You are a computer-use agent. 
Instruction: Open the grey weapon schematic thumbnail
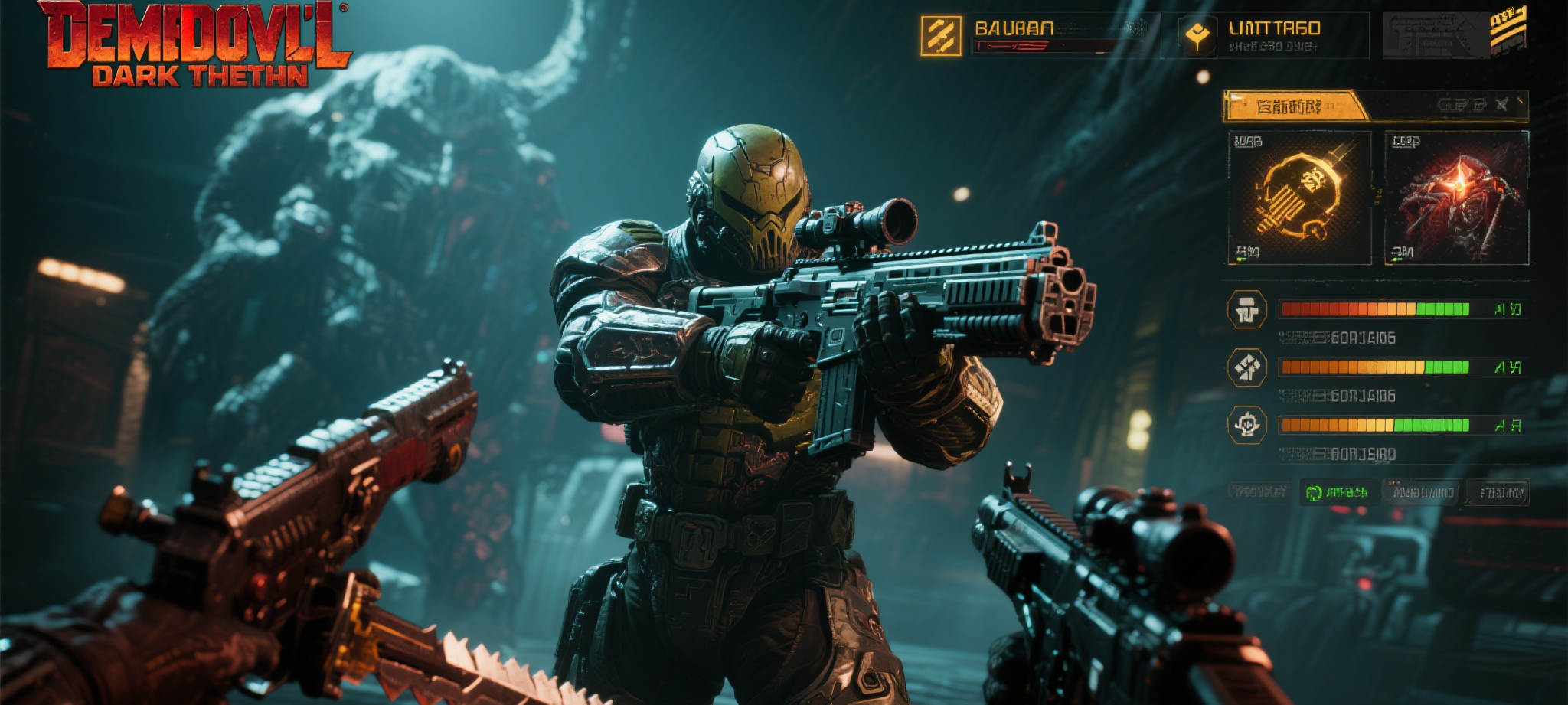click(1436, 35)
